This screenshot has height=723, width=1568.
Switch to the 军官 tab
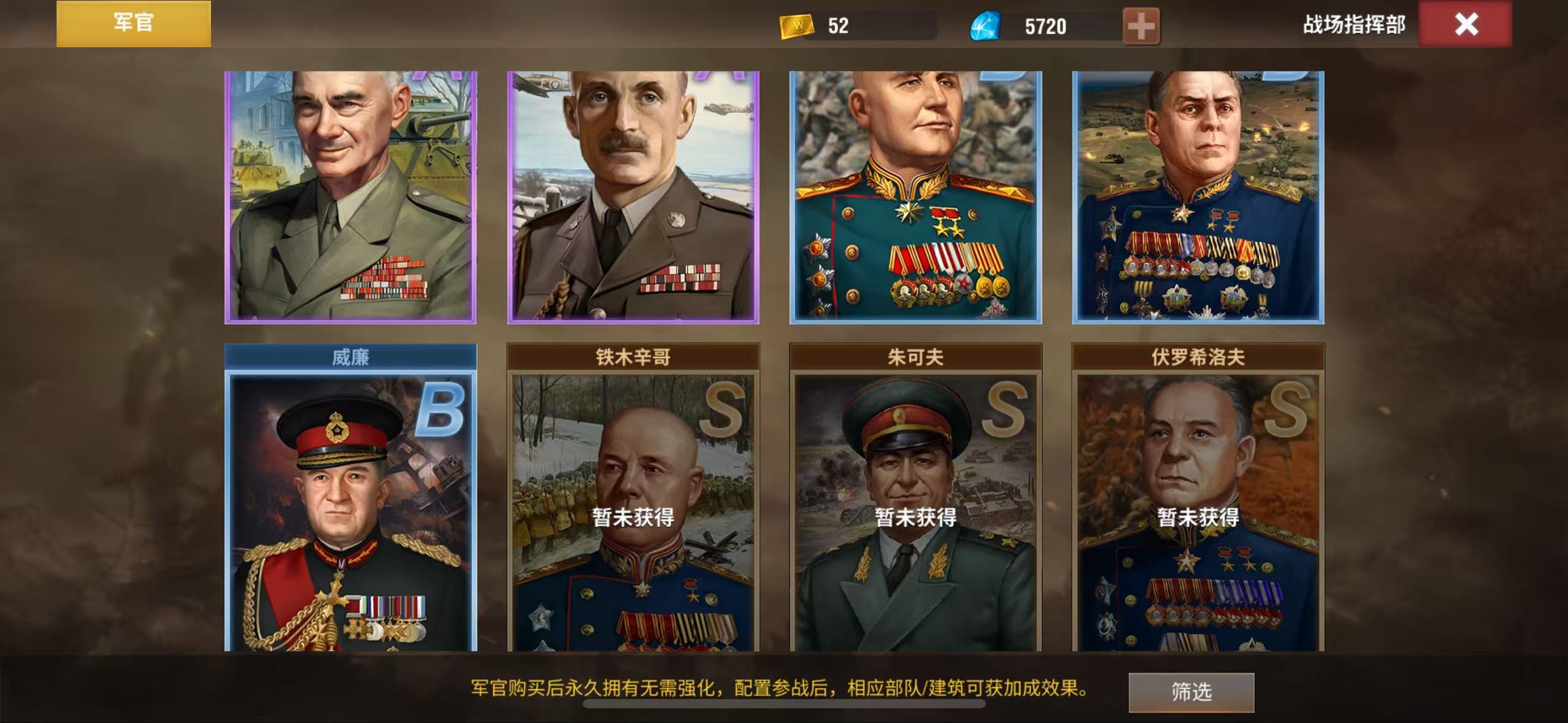pyautogui.click(x=134, y=23)
